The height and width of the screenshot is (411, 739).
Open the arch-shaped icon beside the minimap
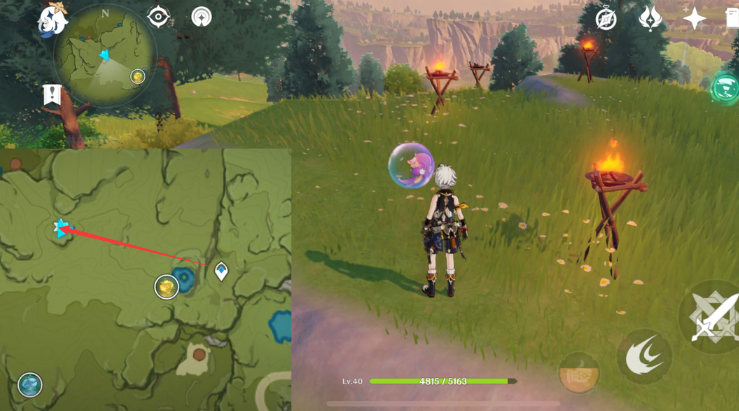[x=202, y=17]
